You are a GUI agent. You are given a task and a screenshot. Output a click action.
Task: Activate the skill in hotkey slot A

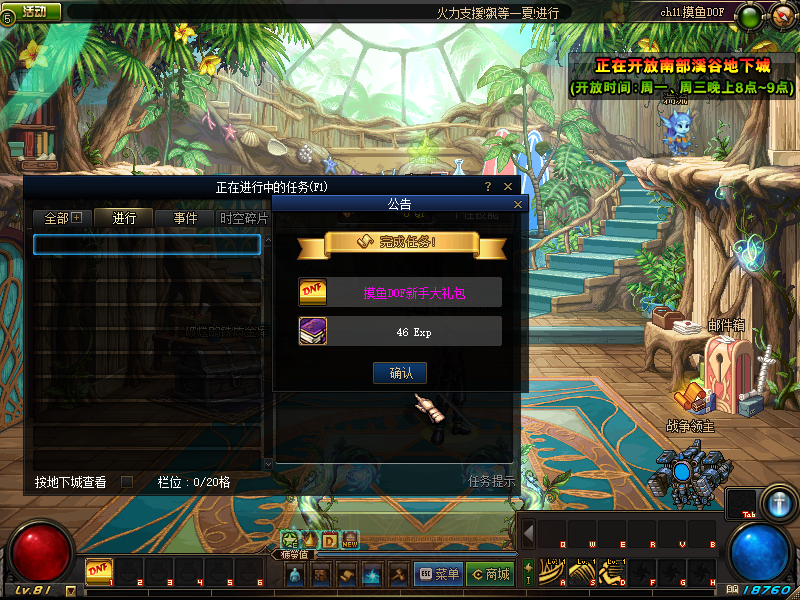(551, 569)
